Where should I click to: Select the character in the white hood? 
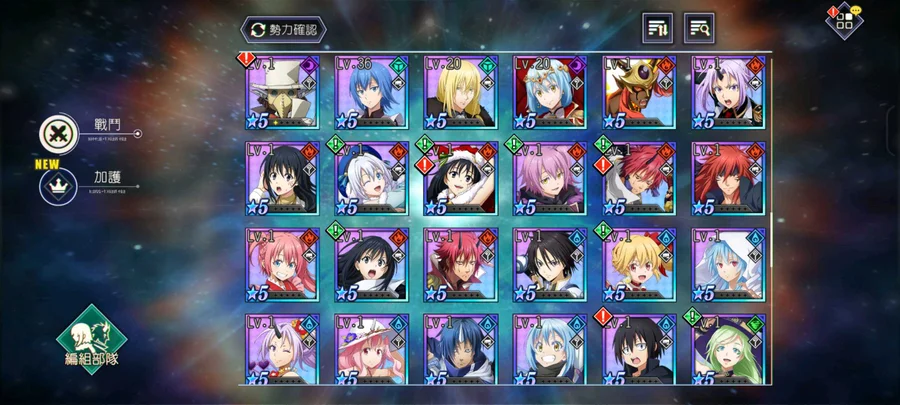point(728,265)
